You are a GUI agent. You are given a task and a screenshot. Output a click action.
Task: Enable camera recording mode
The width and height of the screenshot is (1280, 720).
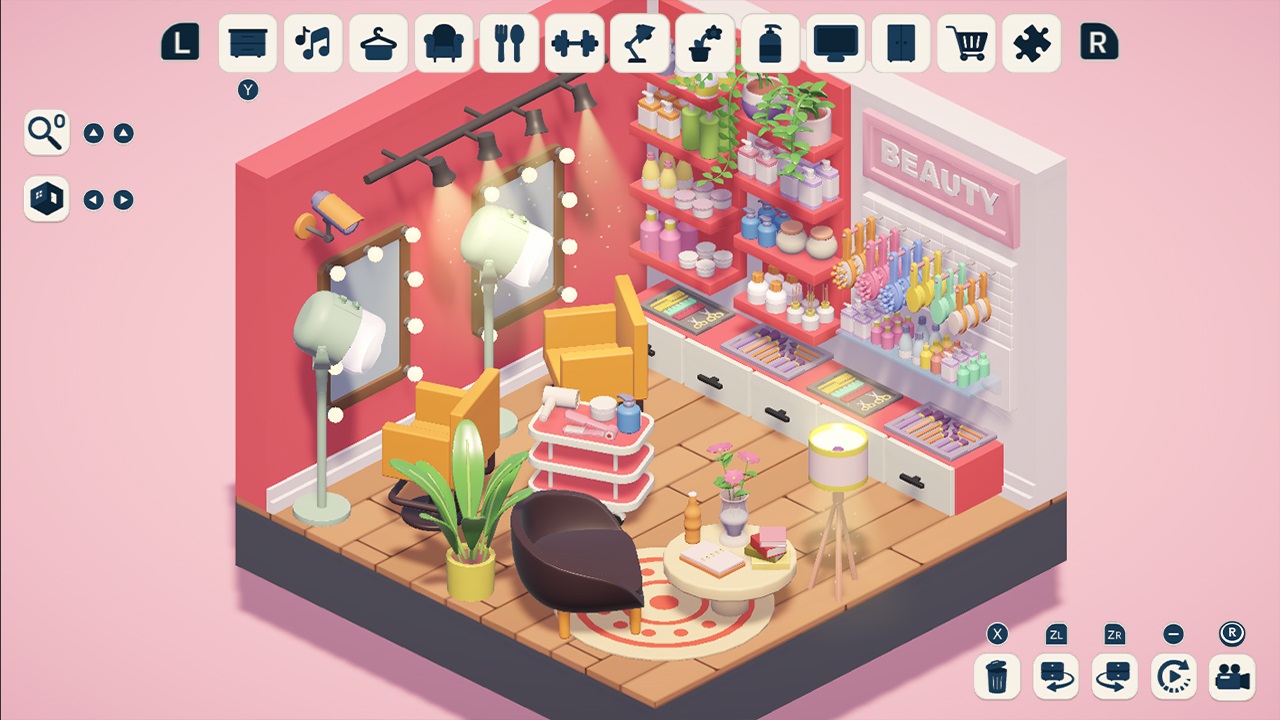[x=1233, y=677]
